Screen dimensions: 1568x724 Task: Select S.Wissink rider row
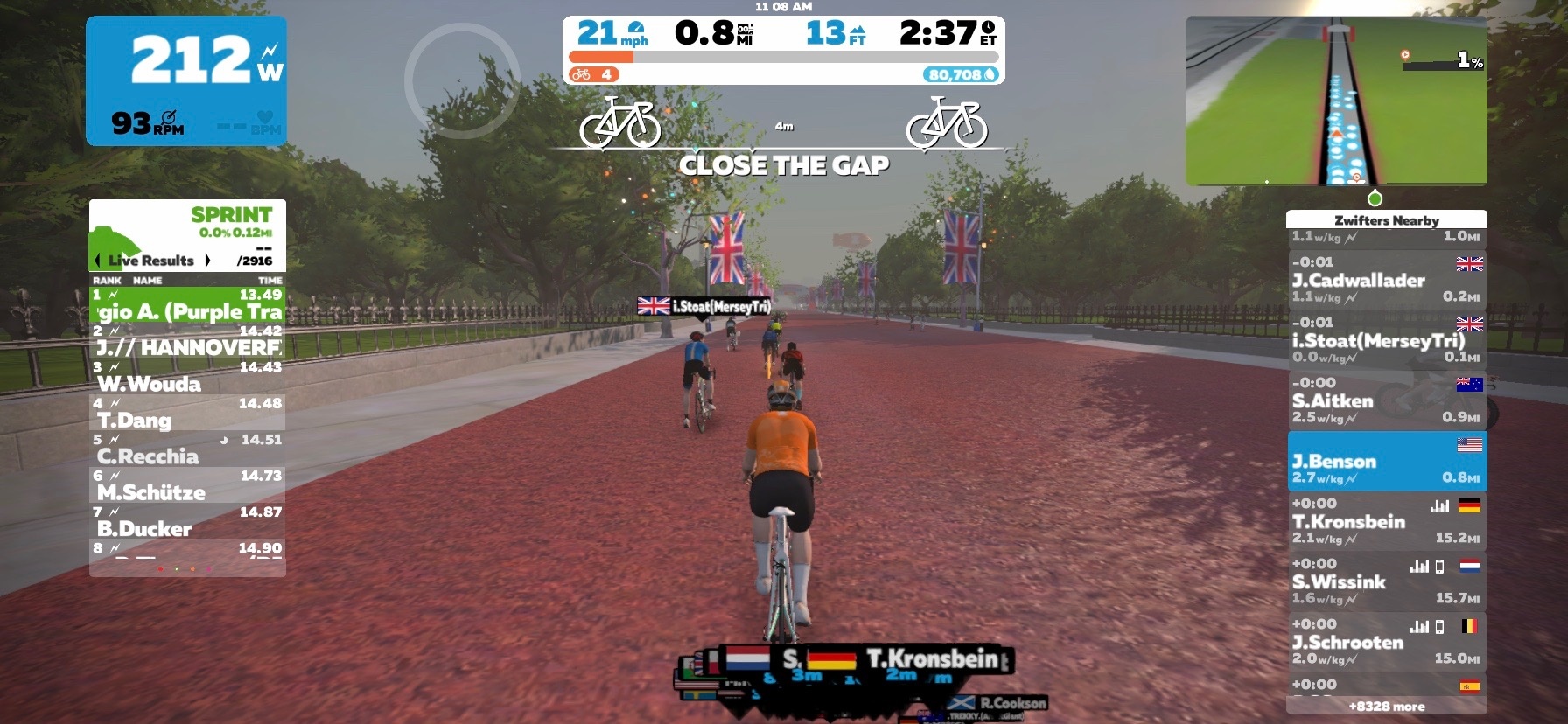point(1386,582)
